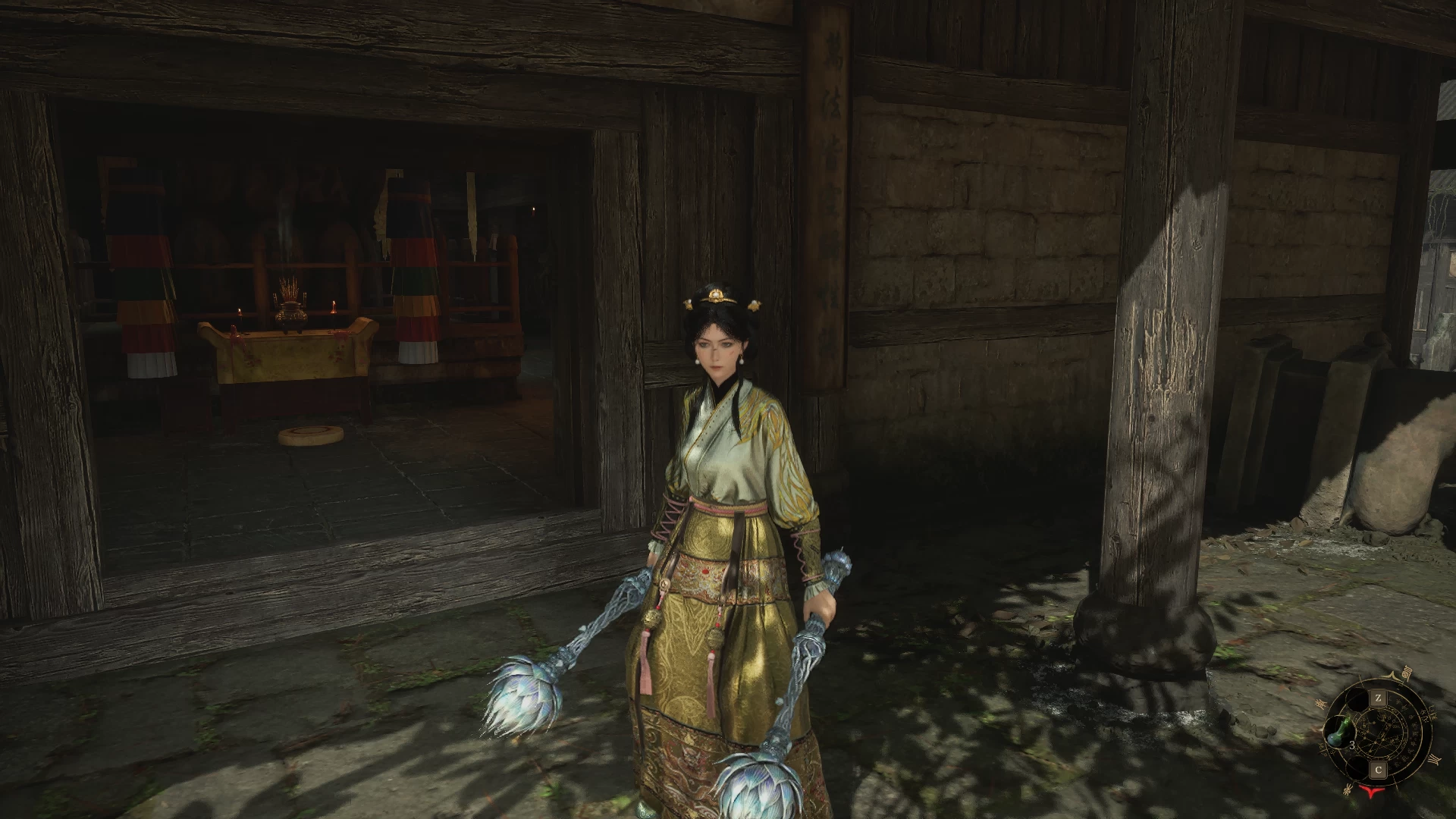Select the green healing gourd on the item wheel

click(1339, 732)
